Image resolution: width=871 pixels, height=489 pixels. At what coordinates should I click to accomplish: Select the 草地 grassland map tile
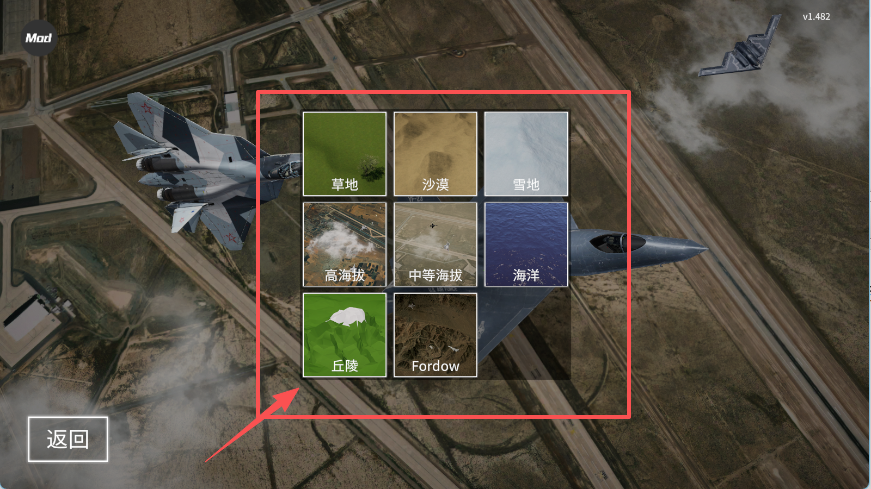[x=345, y=153]
